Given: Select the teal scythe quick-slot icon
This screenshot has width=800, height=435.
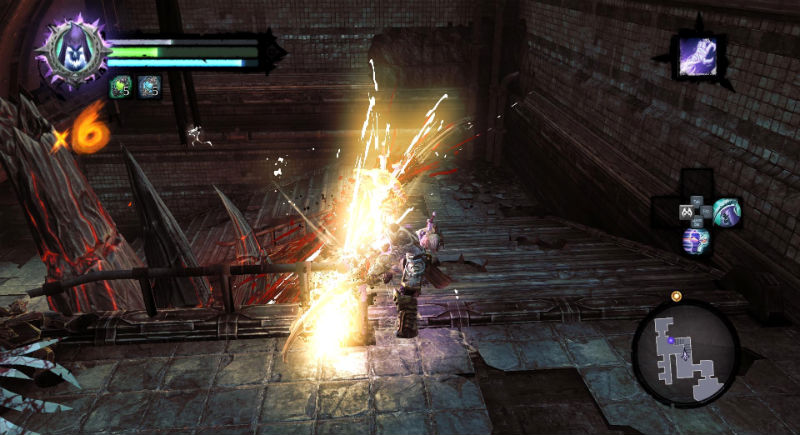Looking at the screenshot, I should [725, 211].
